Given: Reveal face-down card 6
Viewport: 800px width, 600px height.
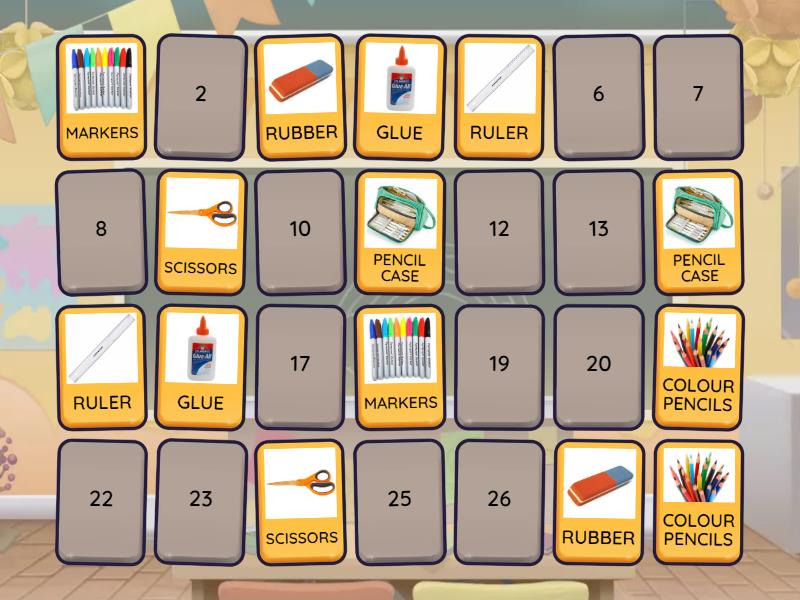Looking at the screenshot, I should (x=598, y=95).
